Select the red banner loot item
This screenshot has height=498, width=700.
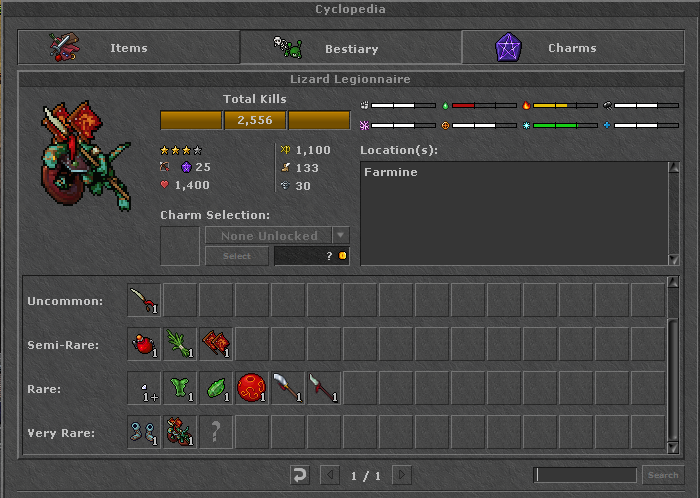click(x=216, y=344)
